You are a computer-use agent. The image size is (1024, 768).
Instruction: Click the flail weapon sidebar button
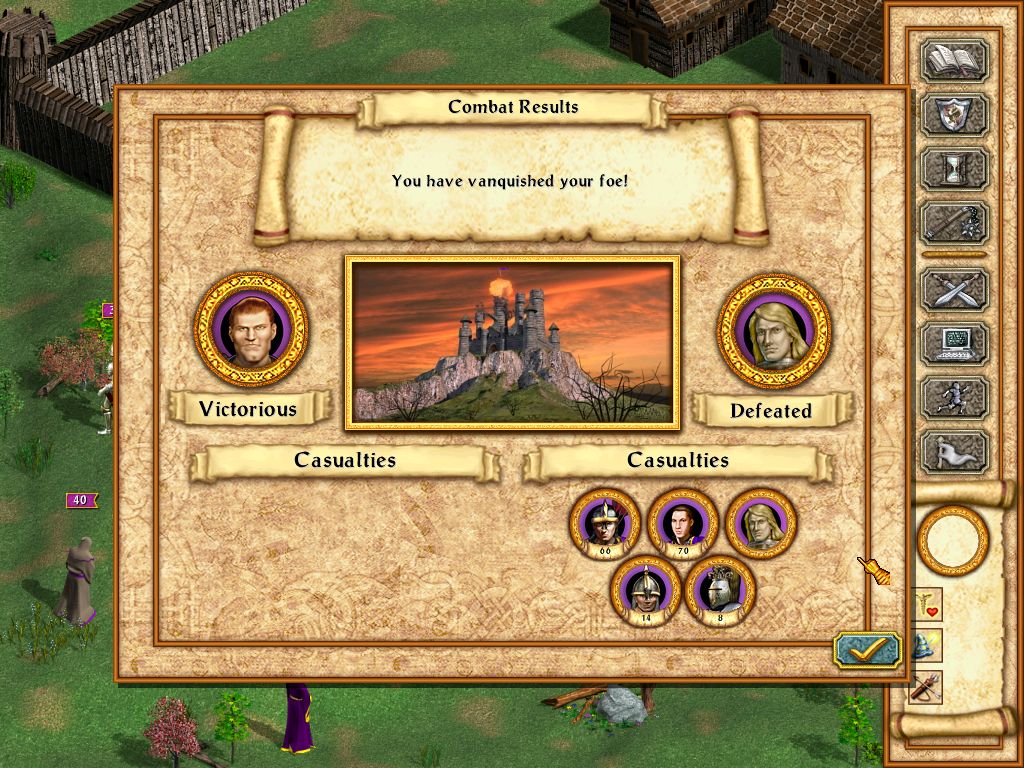tap(954, 222)
